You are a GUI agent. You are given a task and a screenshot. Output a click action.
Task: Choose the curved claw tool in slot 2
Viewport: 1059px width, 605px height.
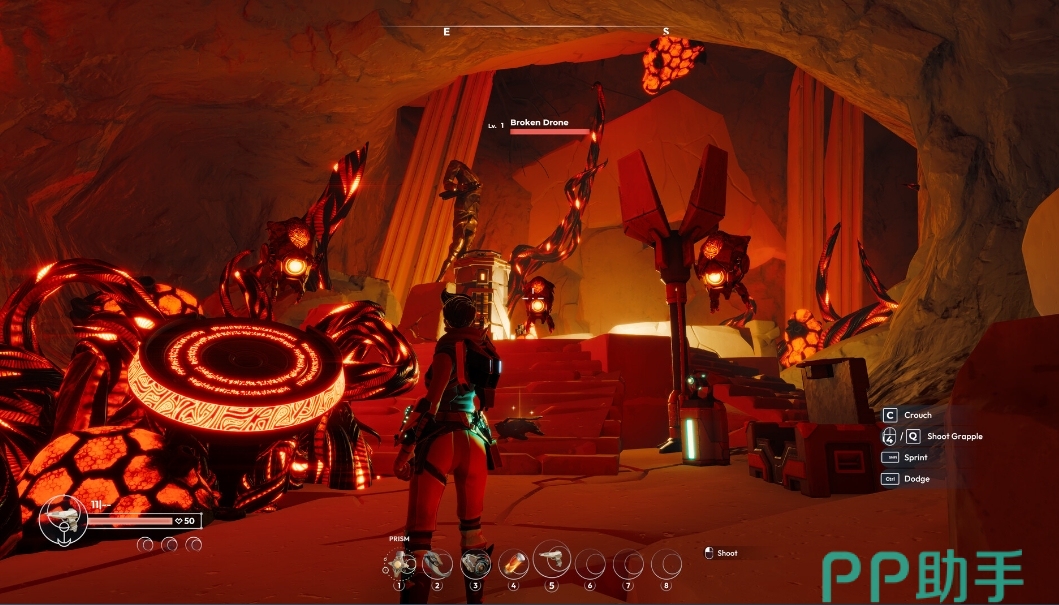(x=437, y=564)
